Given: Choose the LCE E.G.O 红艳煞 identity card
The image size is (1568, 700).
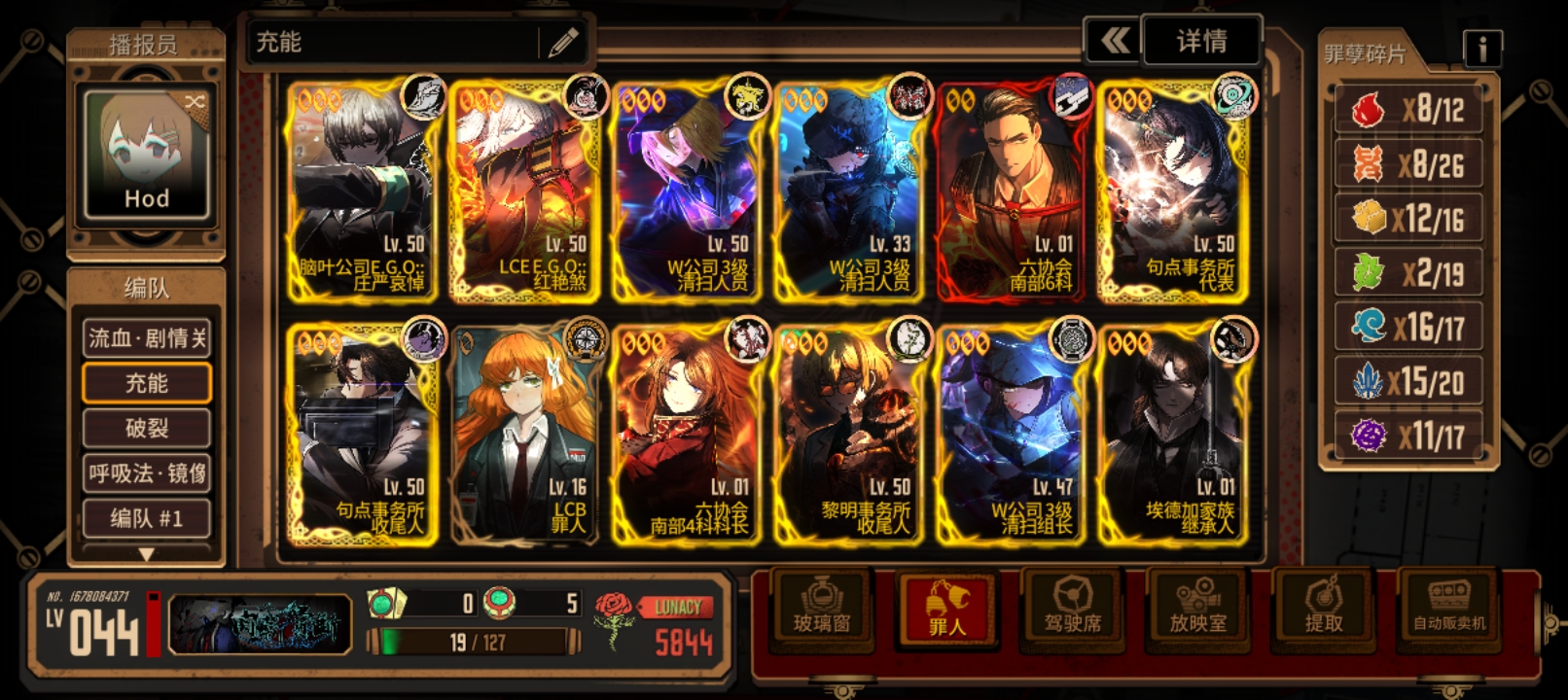Looking at the screenshot, I should [x=524, y=192].
